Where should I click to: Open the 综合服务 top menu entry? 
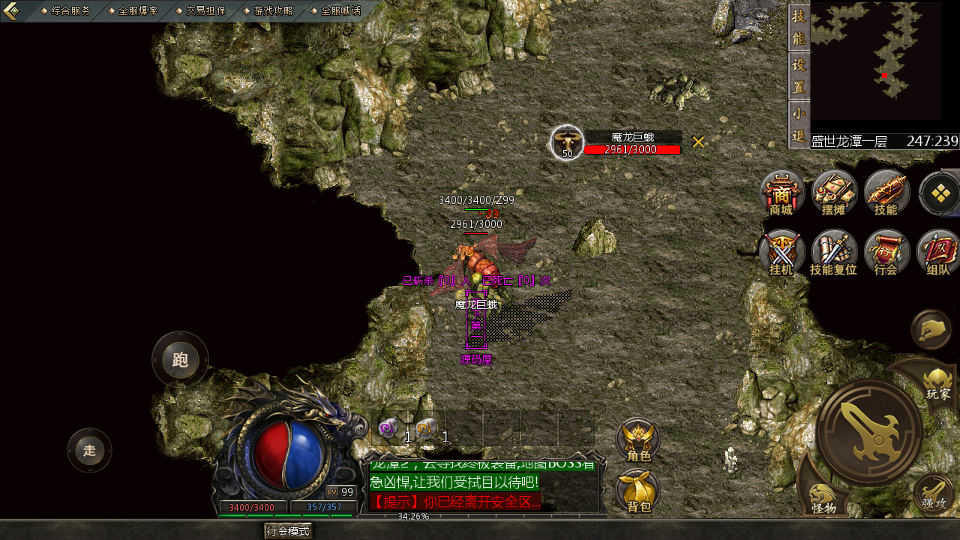pyautogui.click(x=70, y=10)
